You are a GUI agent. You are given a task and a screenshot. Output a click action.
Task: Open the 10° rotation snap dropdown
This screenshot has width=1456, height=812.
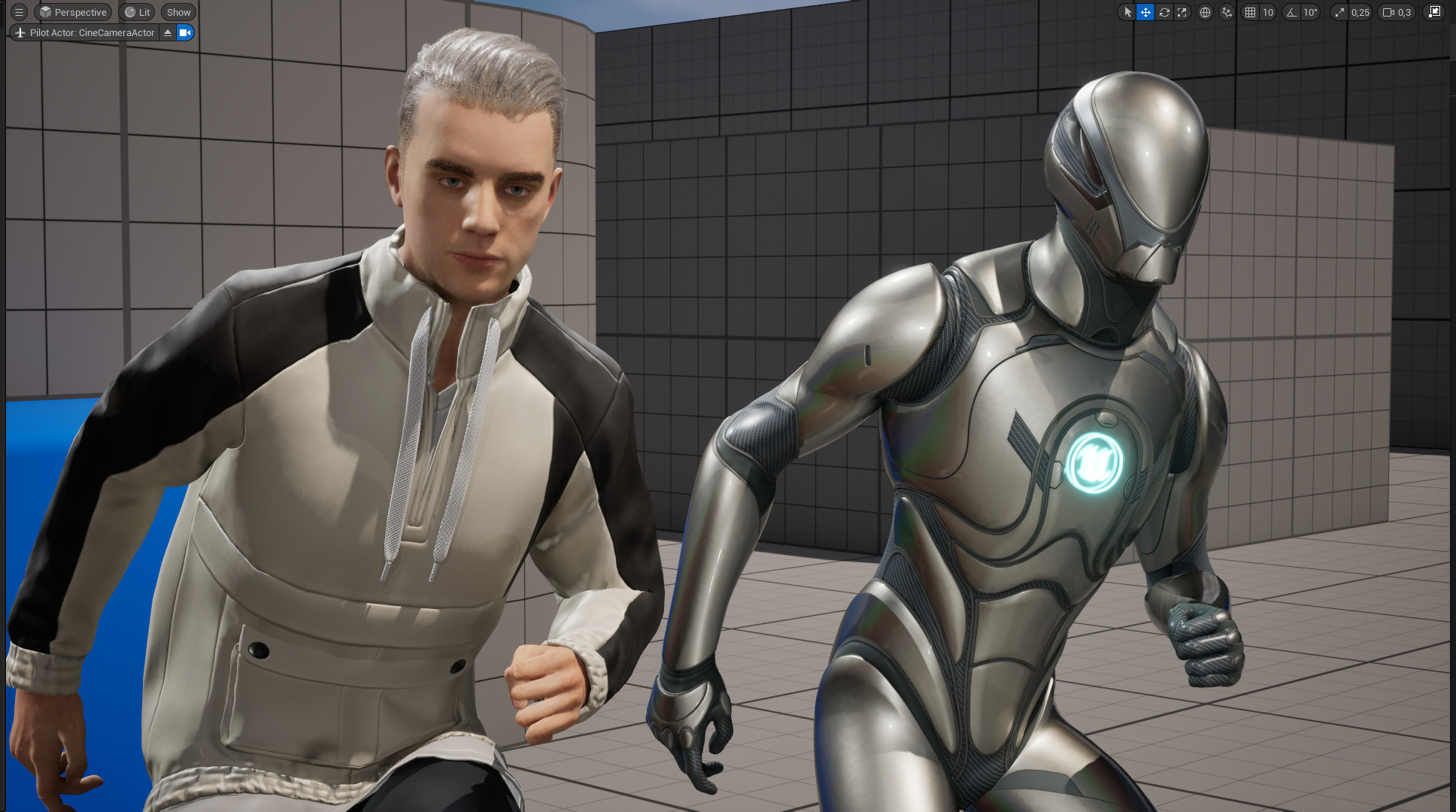click(x=1310, y=12)
